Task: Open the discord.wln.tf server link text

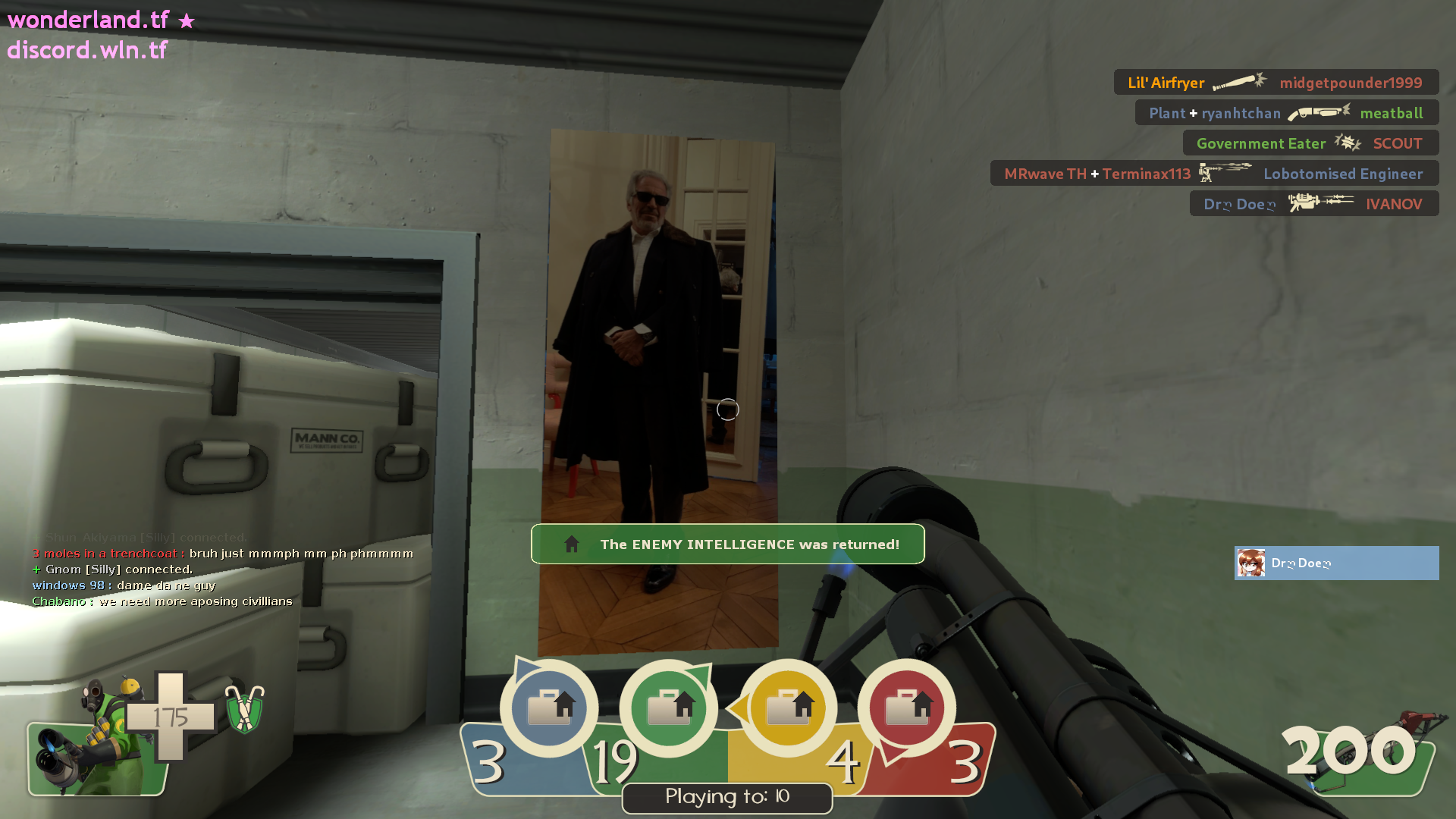Action: (87, 50)
